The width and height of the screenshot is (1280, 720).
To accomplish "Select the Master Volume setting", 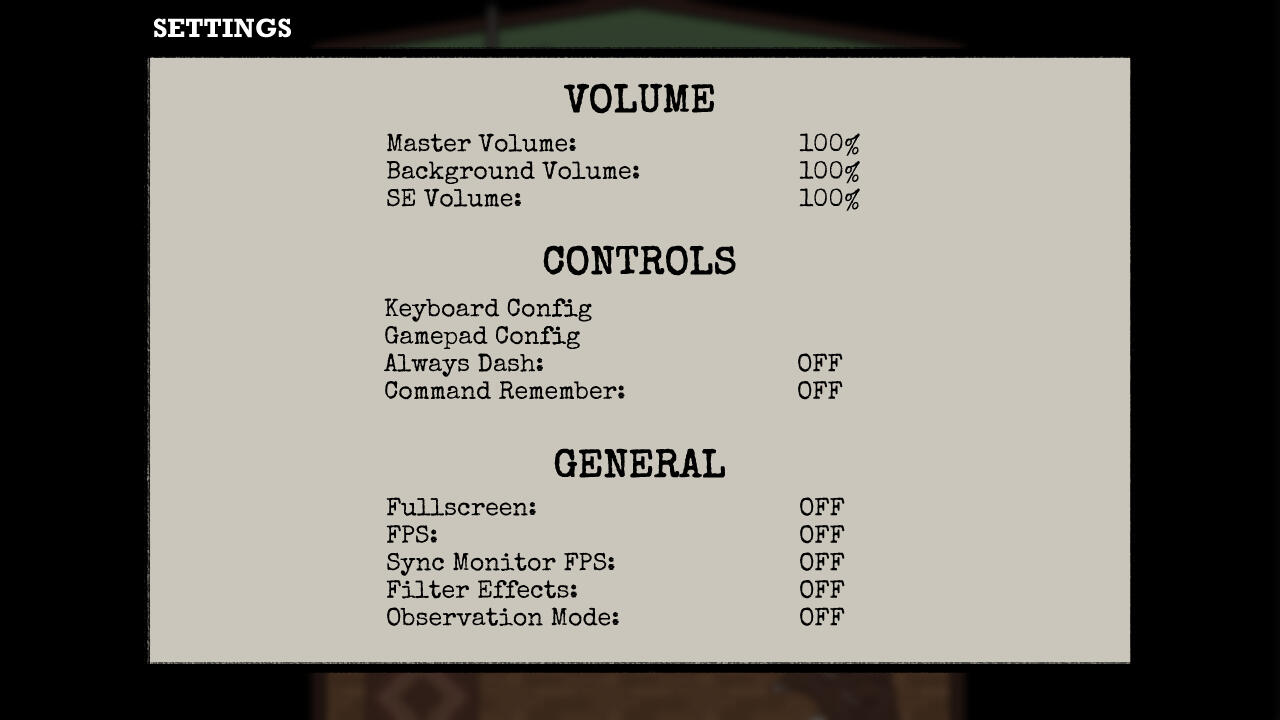I will pyautogui.click(x=481, y=144).
